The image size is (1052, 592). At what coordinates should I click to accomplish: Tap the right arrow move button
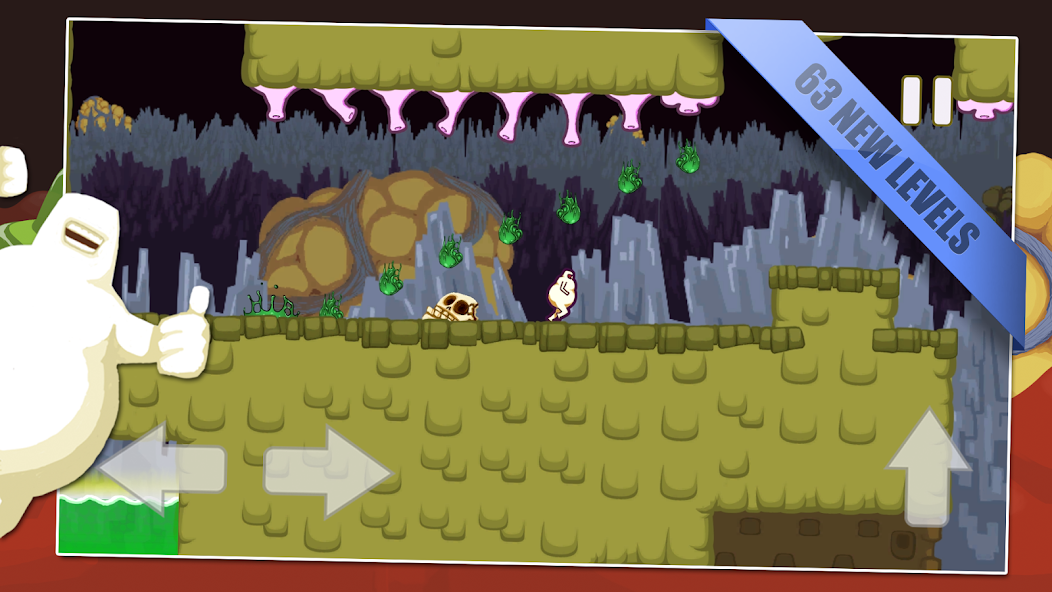point(328,472)
